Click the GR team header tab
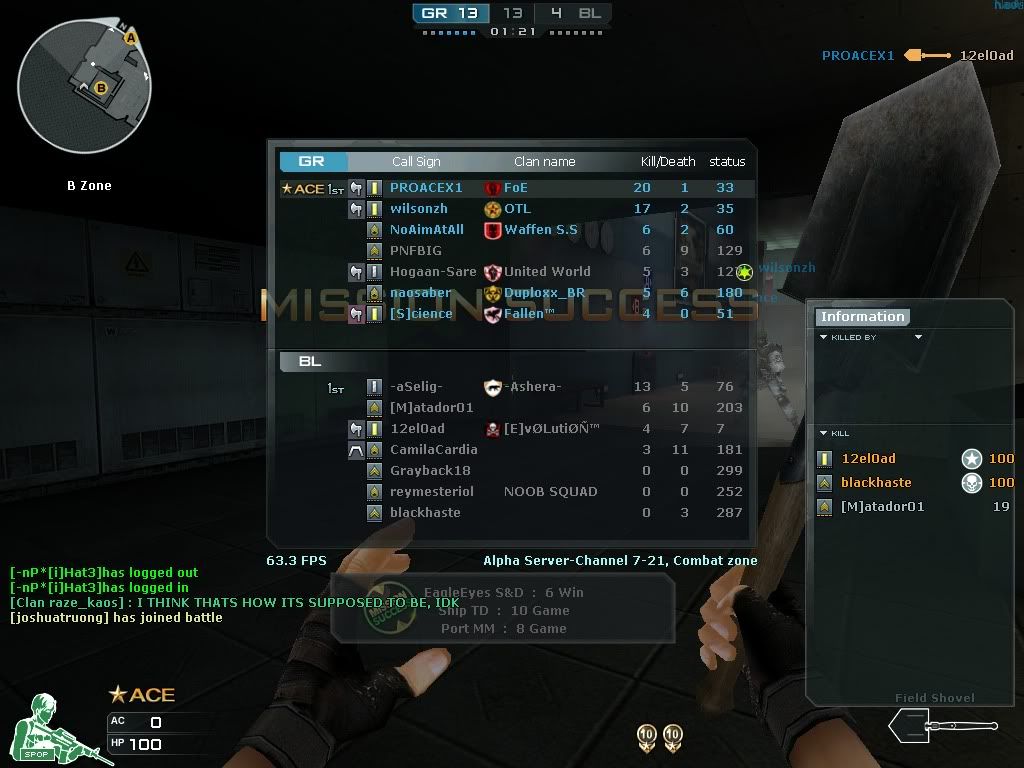Viewport: 1024px width, 768px height. [312, 161]
